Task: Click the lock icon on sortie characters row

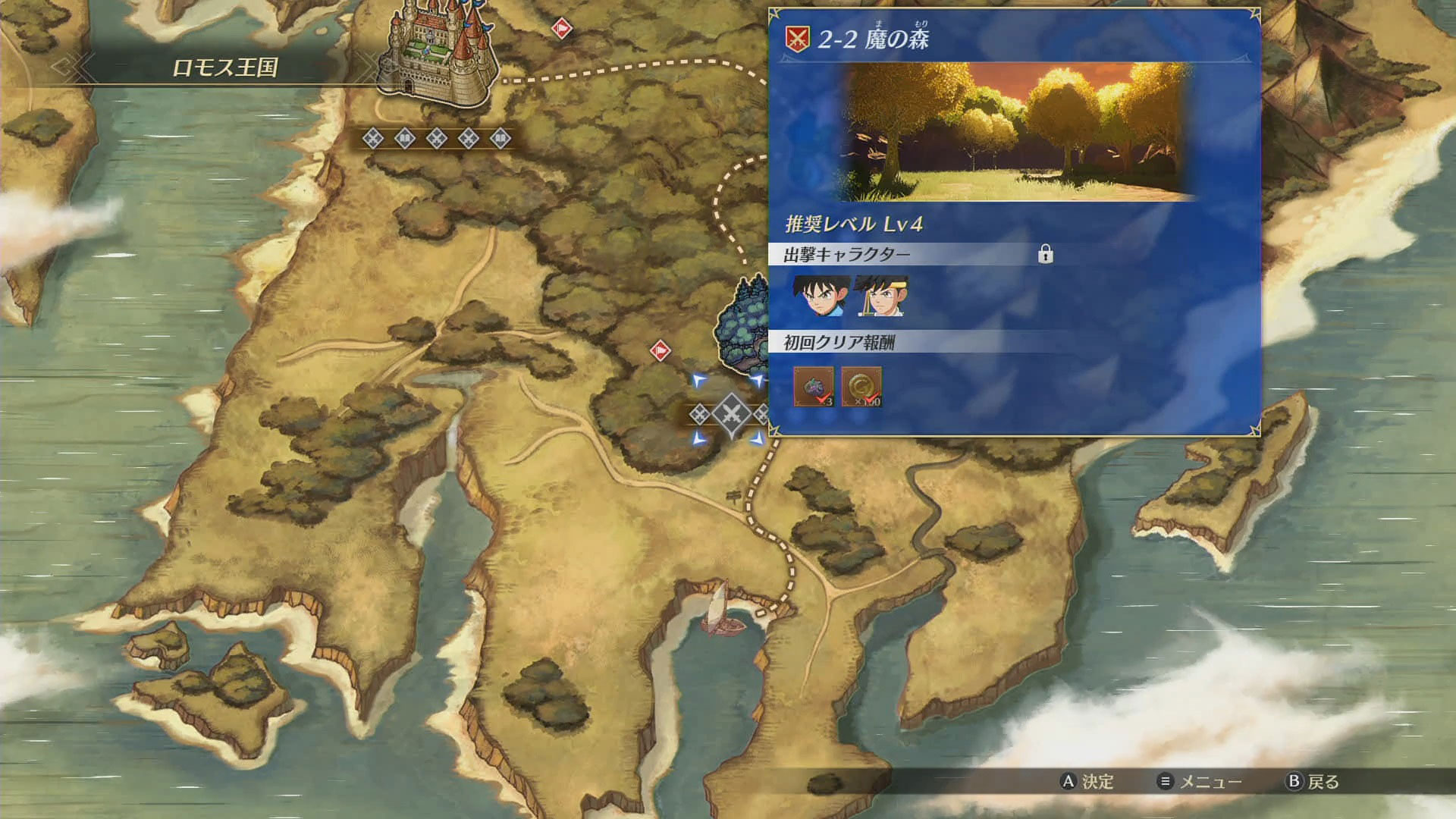Action: click(x=1045, y=254)
